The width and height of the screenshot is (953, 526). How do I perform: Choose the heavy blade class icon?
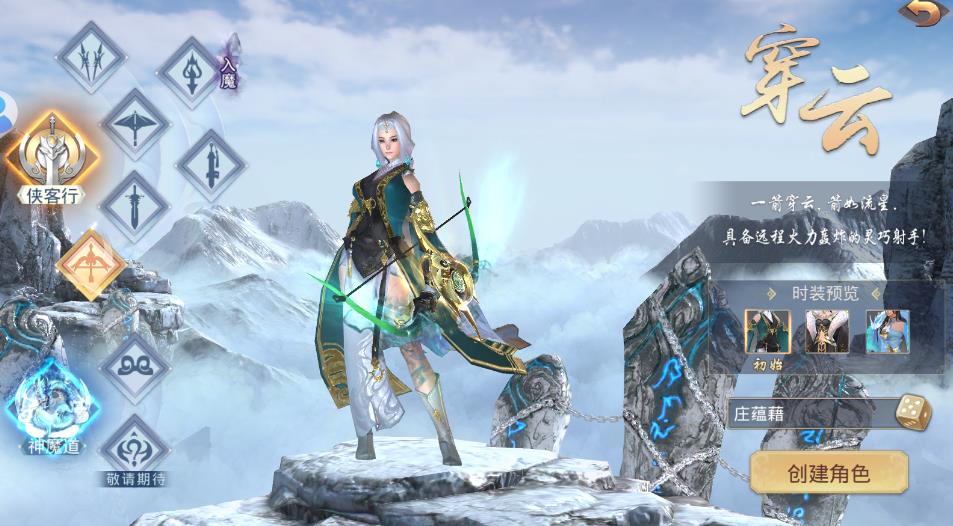point(211,165)
